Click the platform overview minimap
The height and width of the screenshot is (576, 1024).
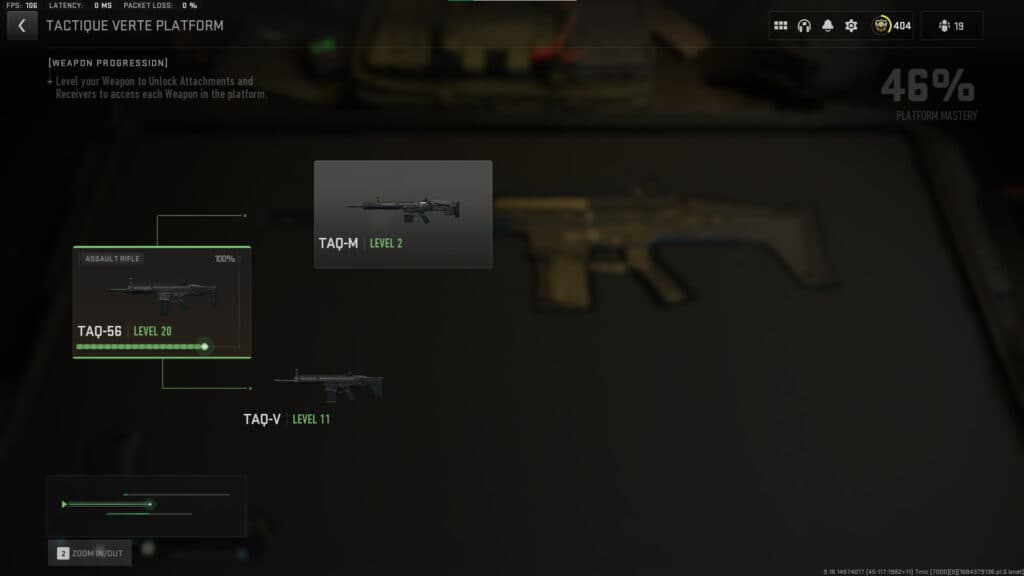pos(146,505)
